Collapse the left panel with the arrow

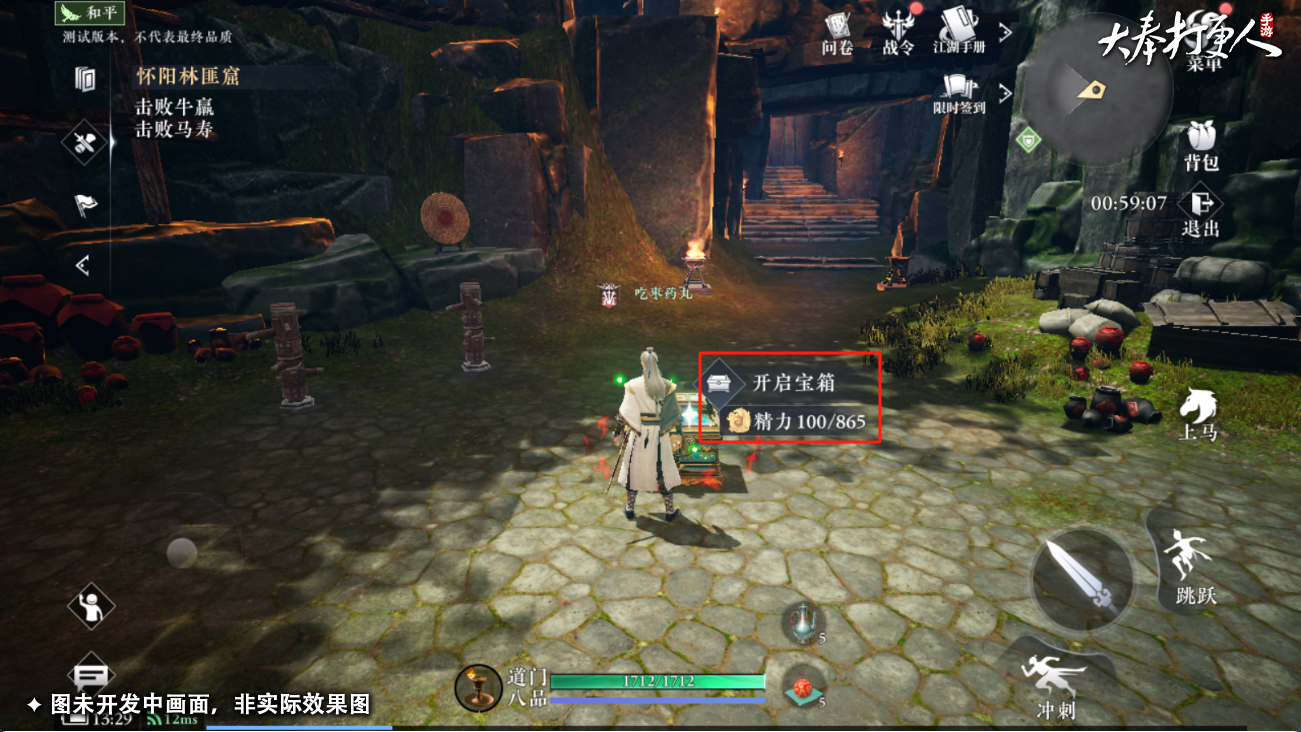click(x=83, y=265)
